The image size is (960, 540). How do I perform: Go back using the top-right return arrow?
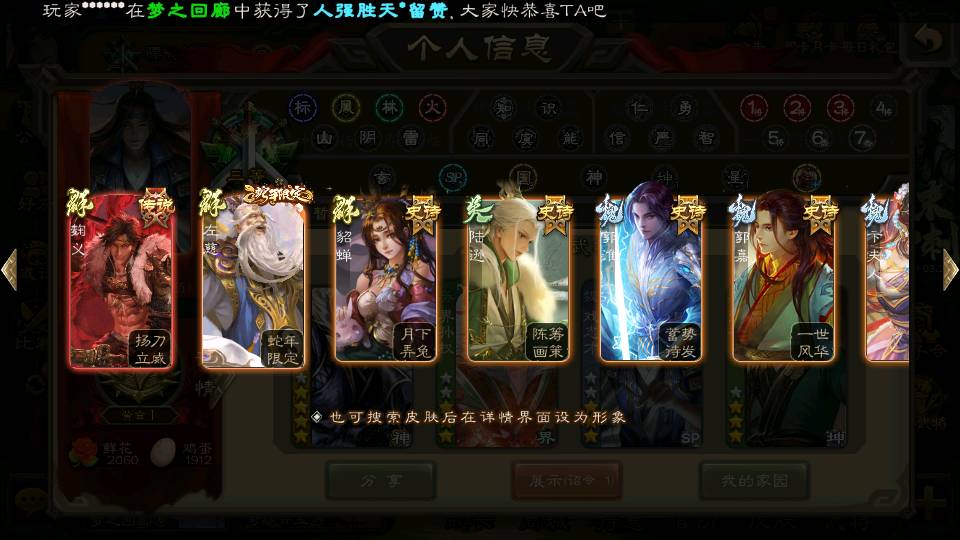(928, 42)
